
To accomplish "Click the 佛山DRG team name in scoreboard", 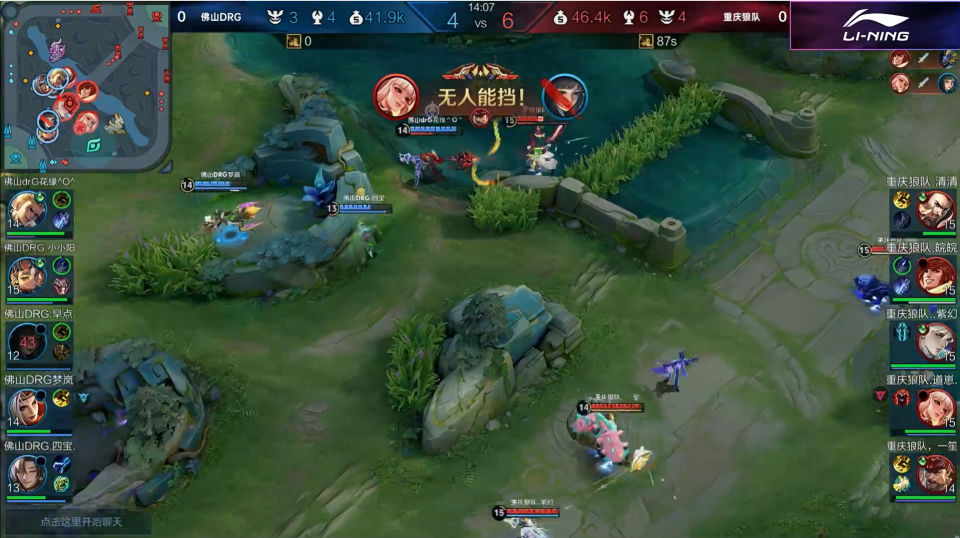I will point(220,17).
